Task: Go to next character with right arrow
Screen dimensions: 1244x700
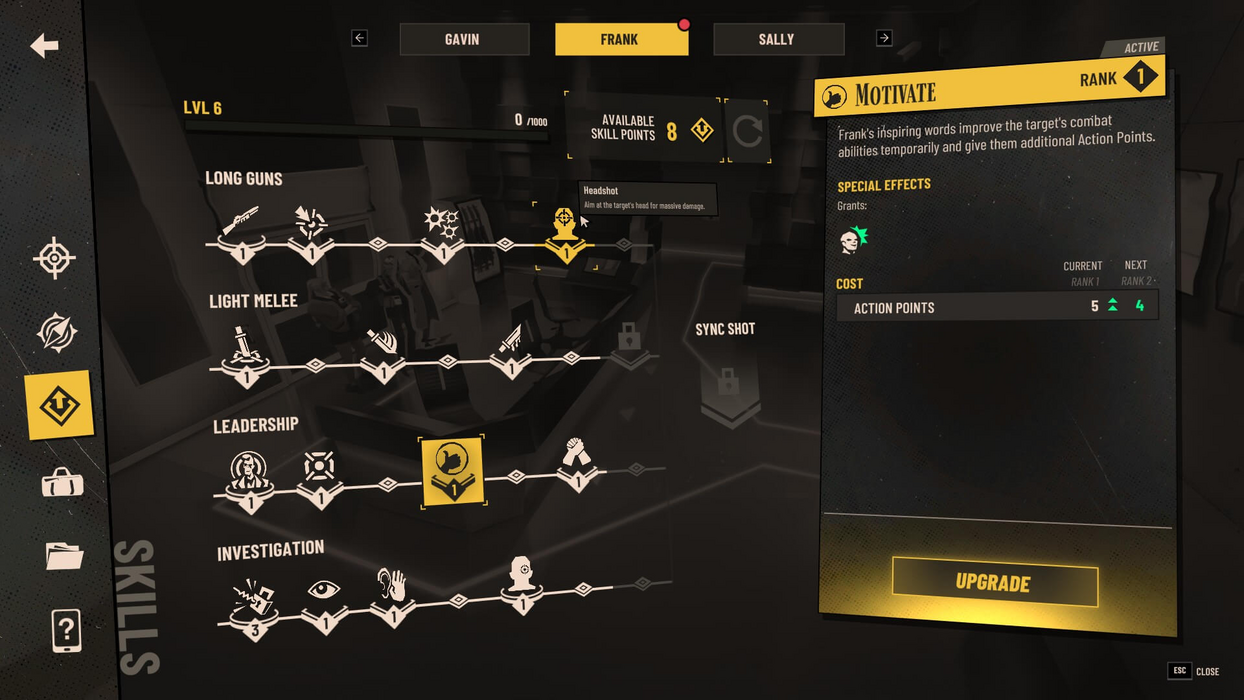Action: pos(884,38)
